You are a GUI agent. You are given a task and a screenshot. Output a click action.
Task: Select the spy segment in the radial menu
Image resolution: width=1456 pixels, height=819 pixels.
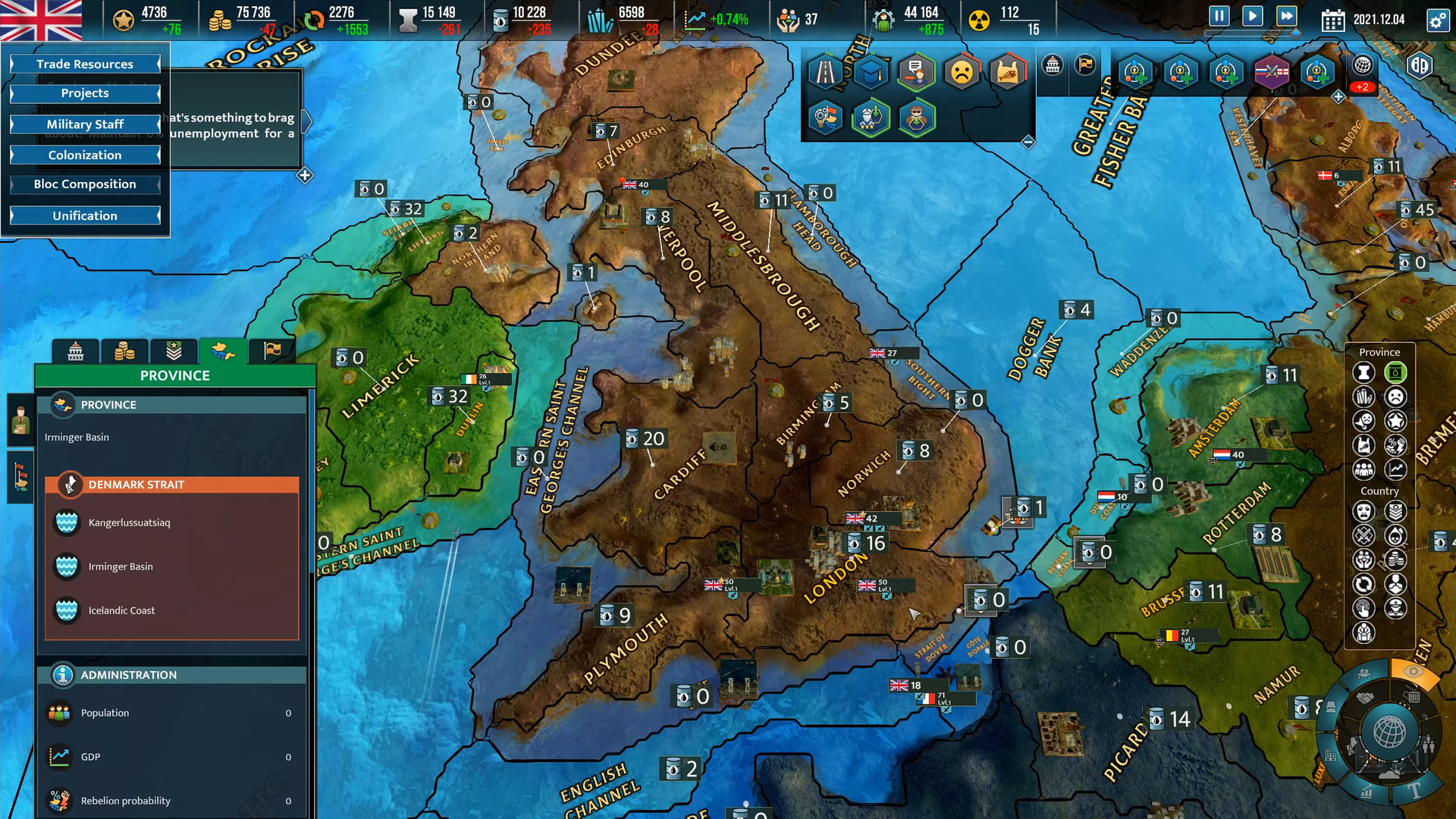1331,708
